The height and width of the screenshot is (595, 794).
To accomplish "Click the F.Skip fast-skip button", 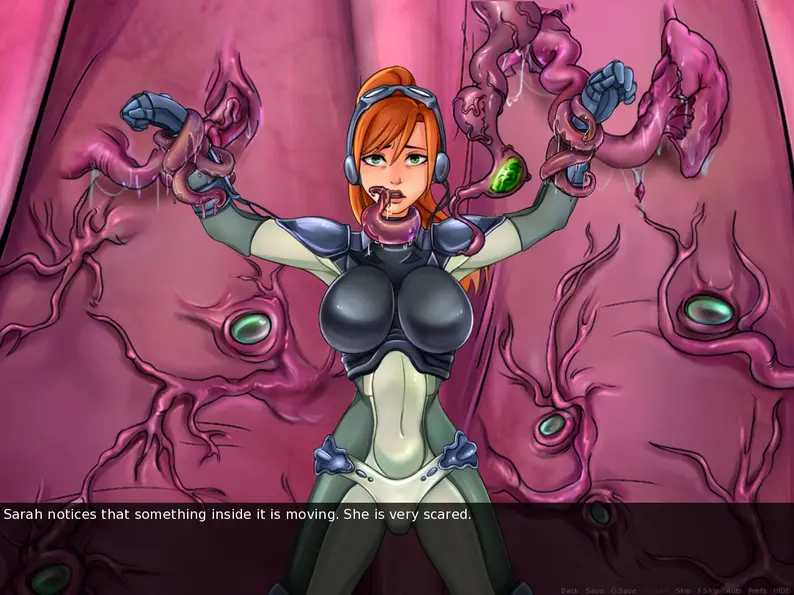I will coord(708,590).
